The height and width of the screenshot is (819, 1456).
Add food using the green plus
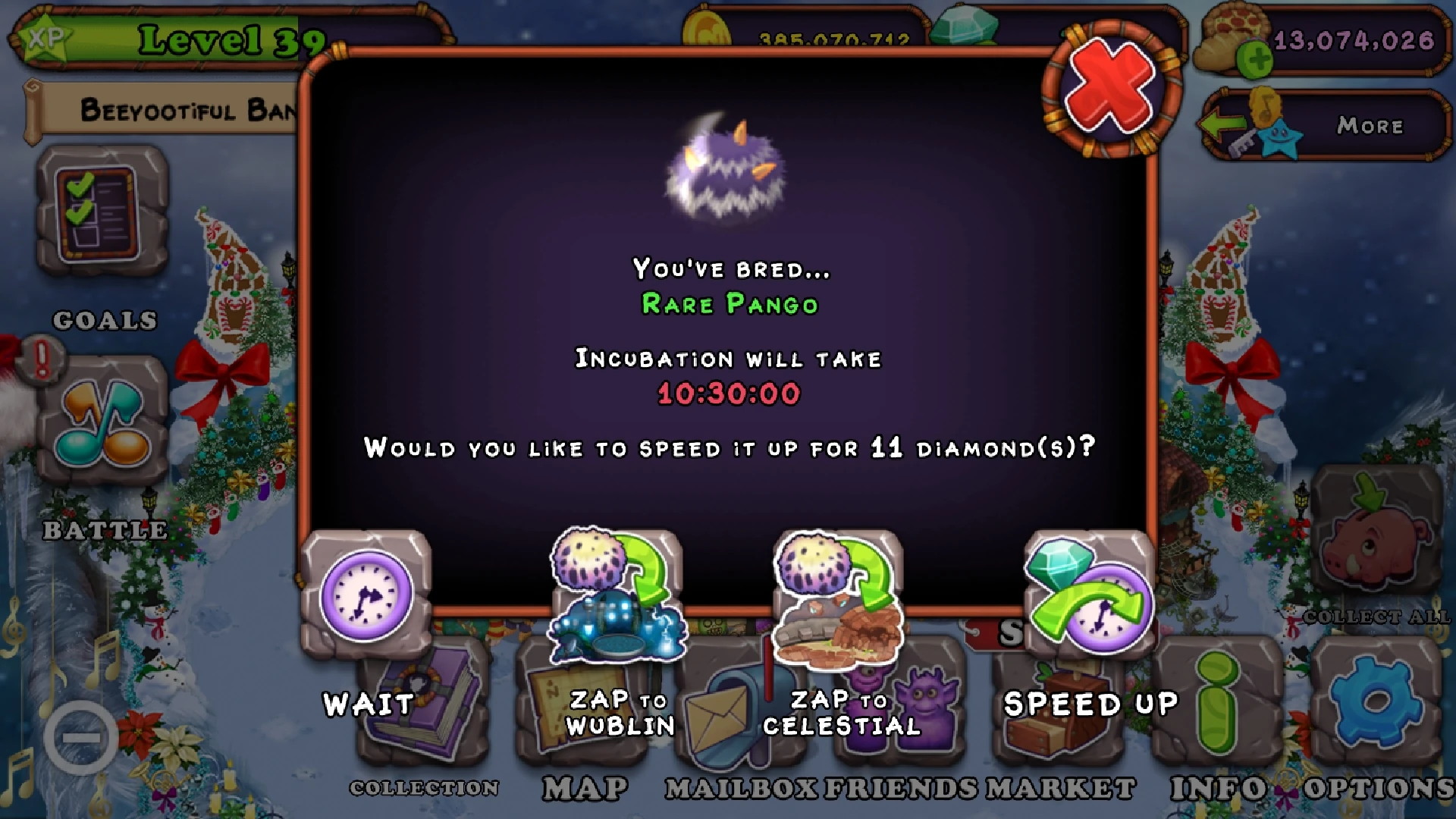click(x=1254, y=57)
